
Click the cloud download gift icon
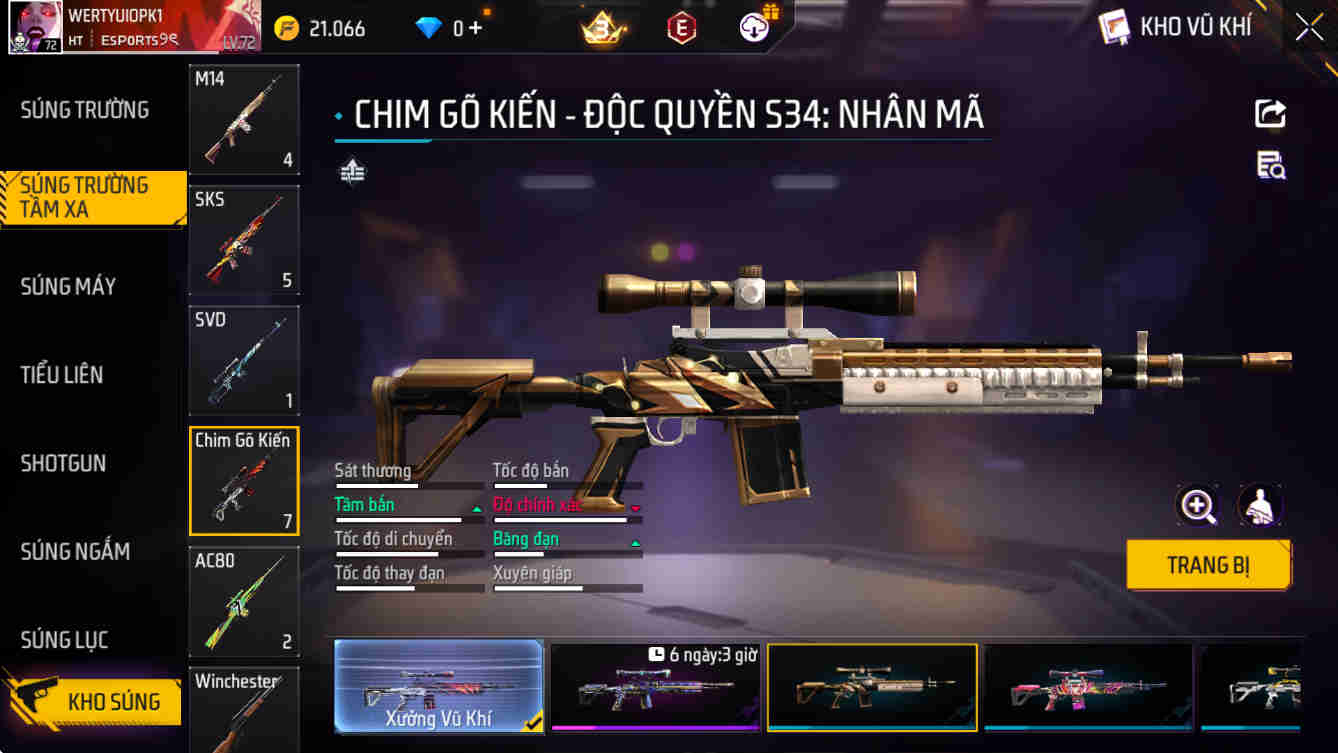point(752,27)
